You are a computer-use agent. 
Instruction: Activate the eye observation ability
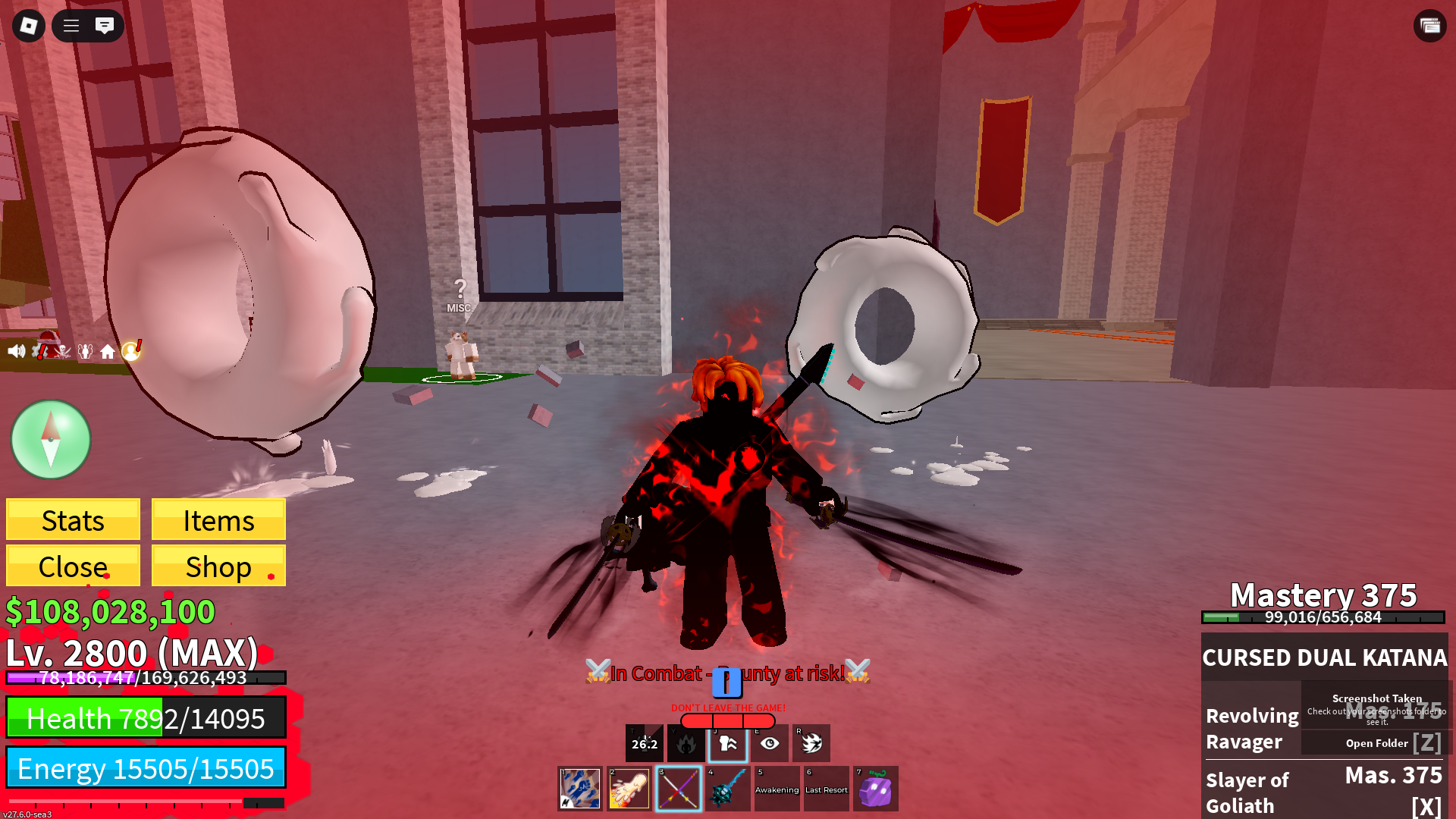770,743
